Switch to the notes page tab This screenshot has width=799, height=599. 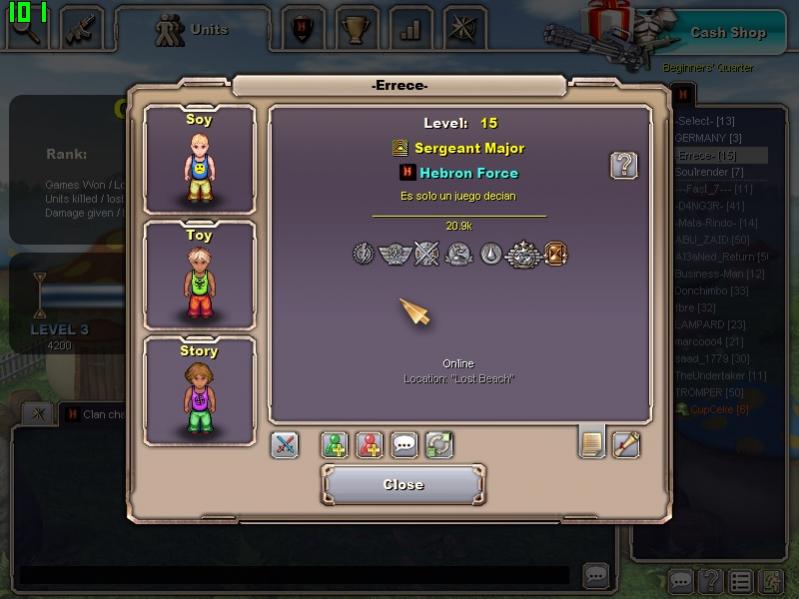click(x=592, y=443)
